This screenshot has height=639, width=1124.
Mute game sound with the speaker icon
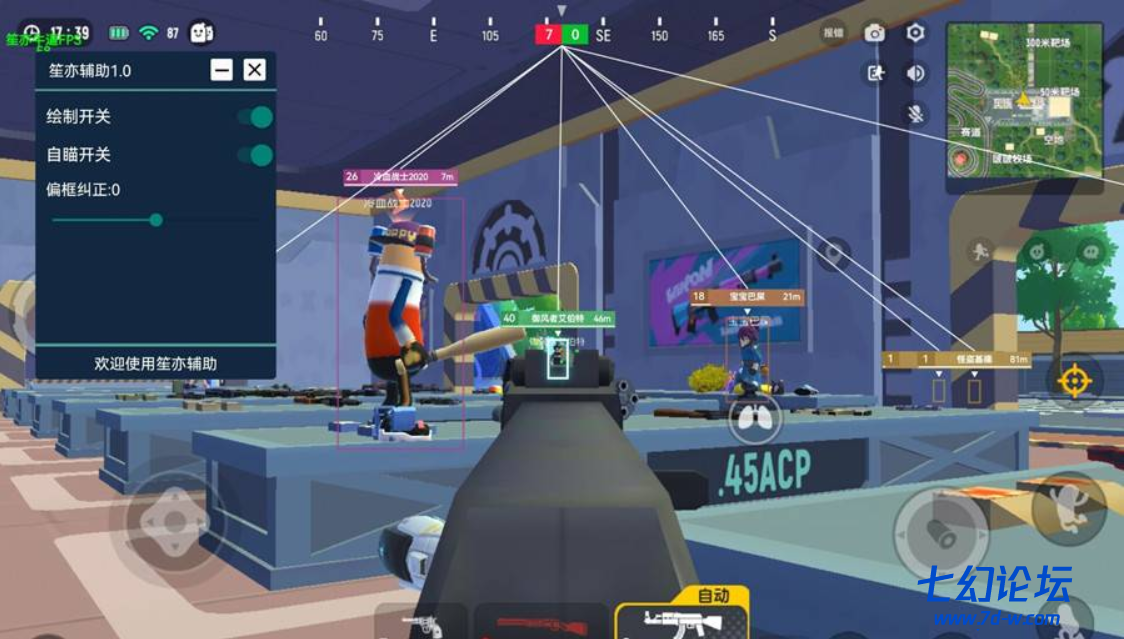(915, 73)
